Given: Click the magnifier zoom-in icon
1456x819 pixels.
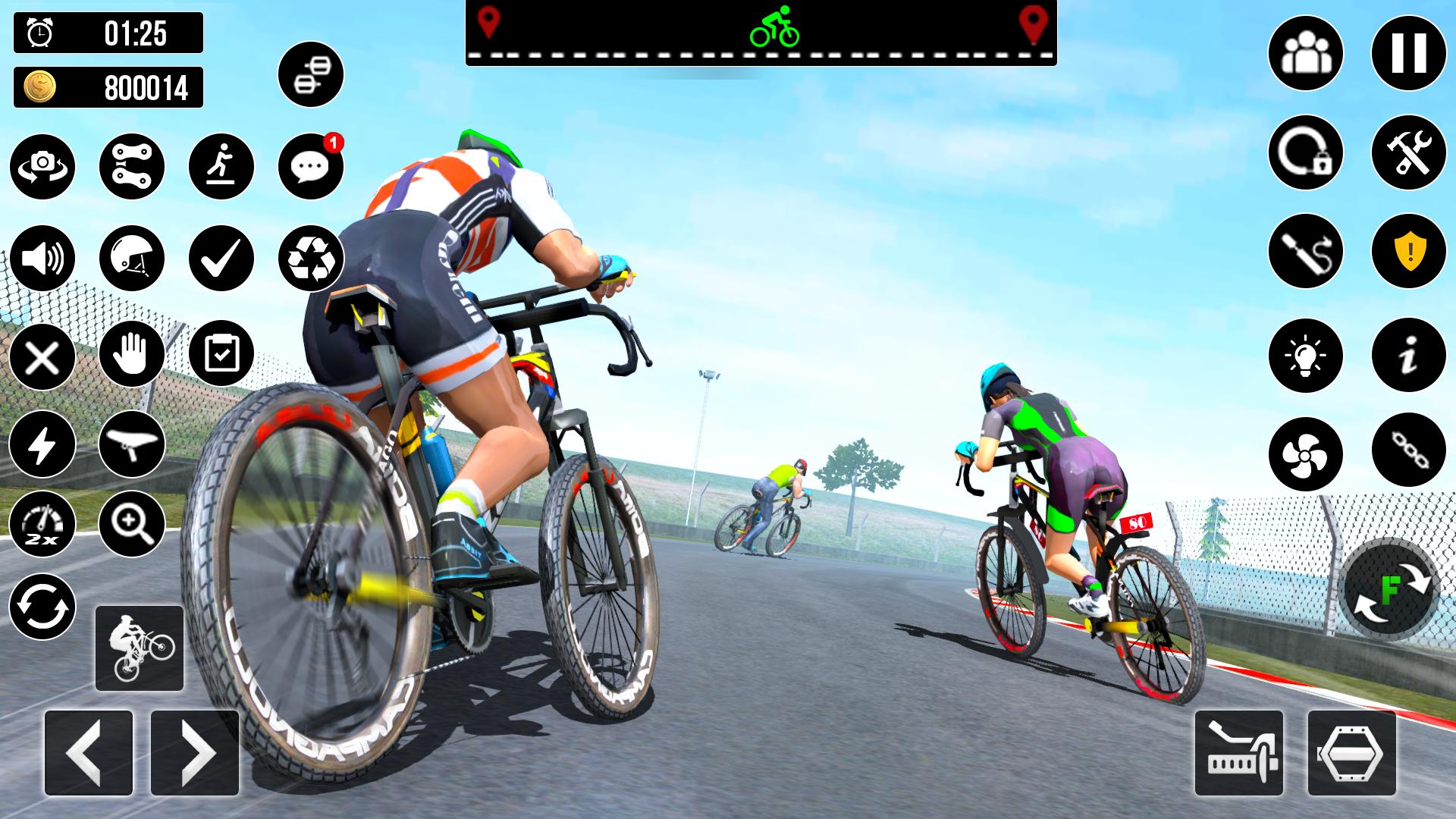Looking at the screenshot, I should pyautogui.click(x=132, y=524).
